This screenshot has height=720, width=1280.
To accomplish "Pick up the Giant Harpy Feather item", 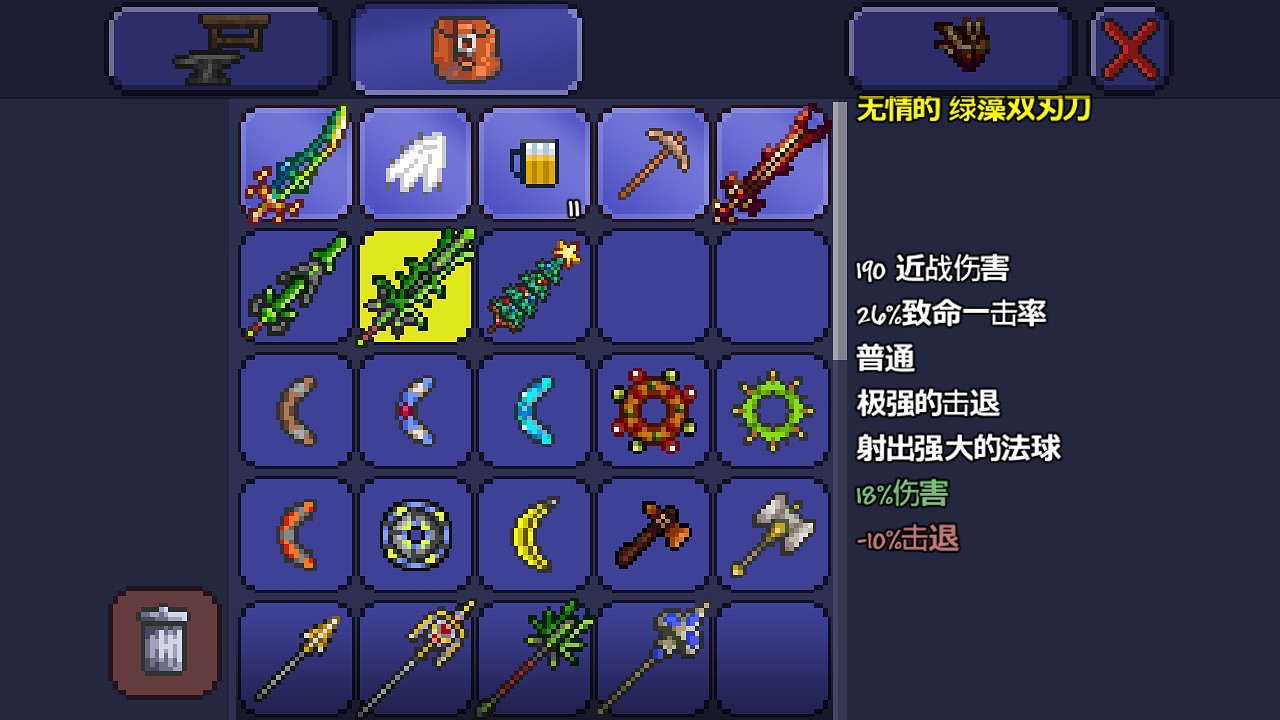I will click(x=415, y=163).
